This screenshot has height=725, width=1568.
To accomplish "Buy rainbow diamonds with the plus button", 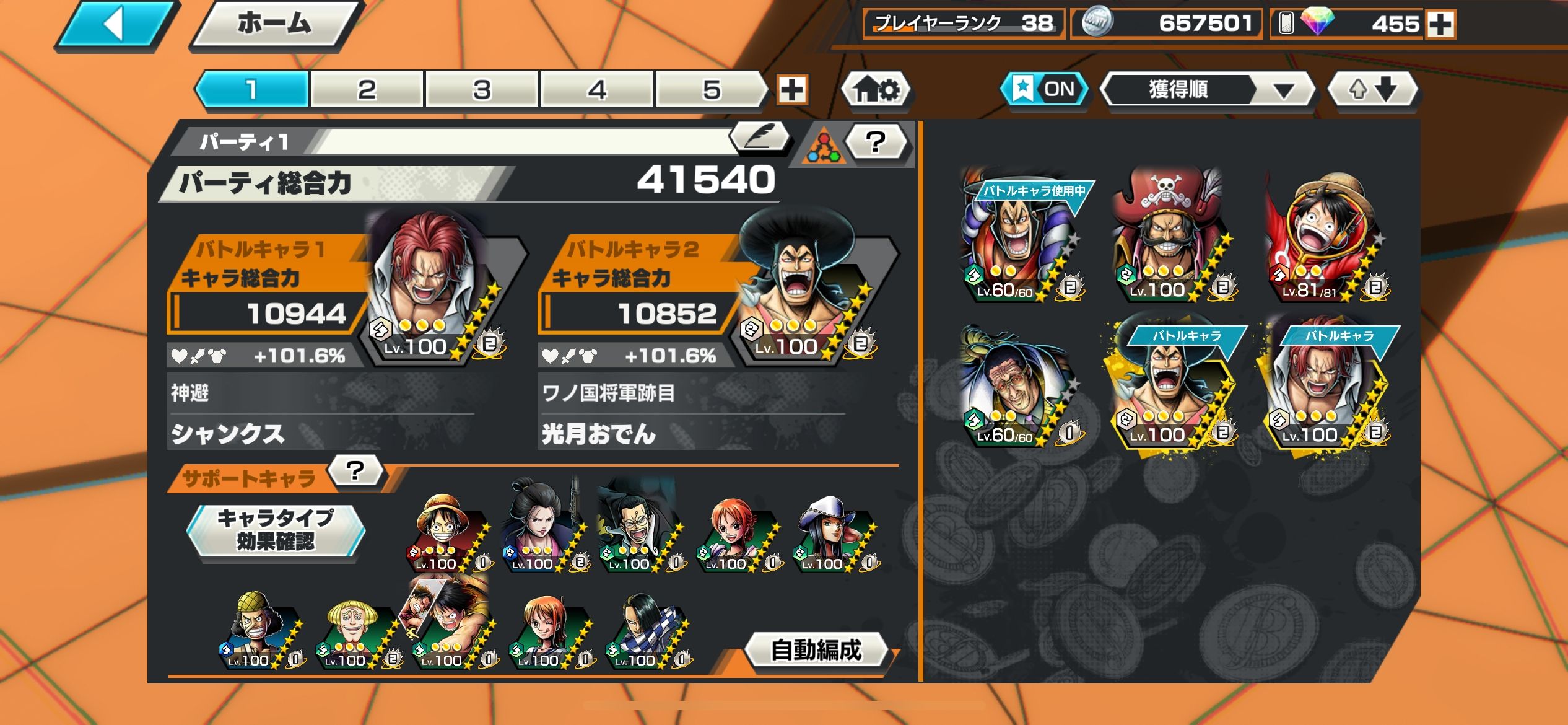I will (1440, 25).
